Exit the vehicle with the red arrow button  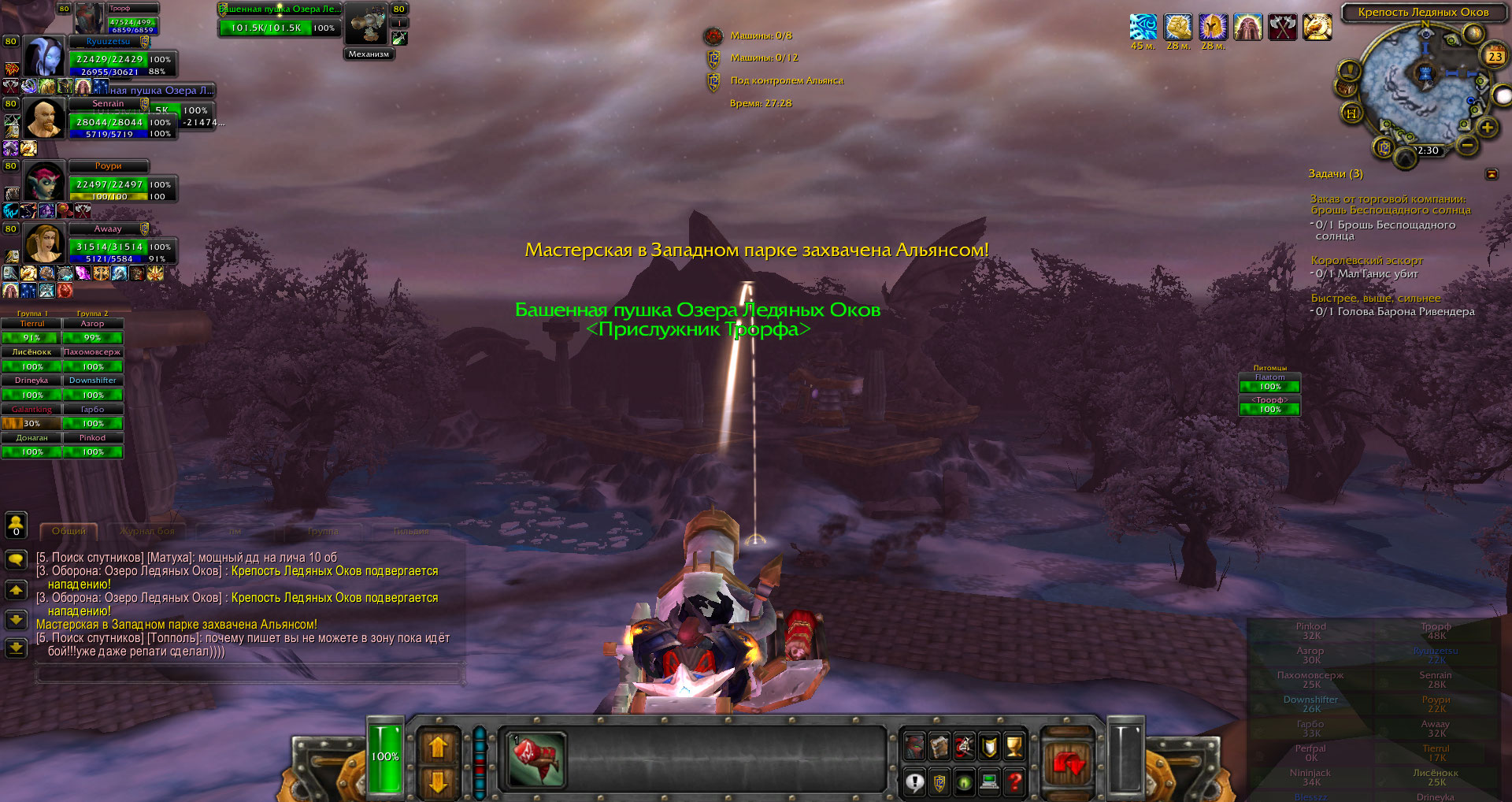coord(1068,762)
